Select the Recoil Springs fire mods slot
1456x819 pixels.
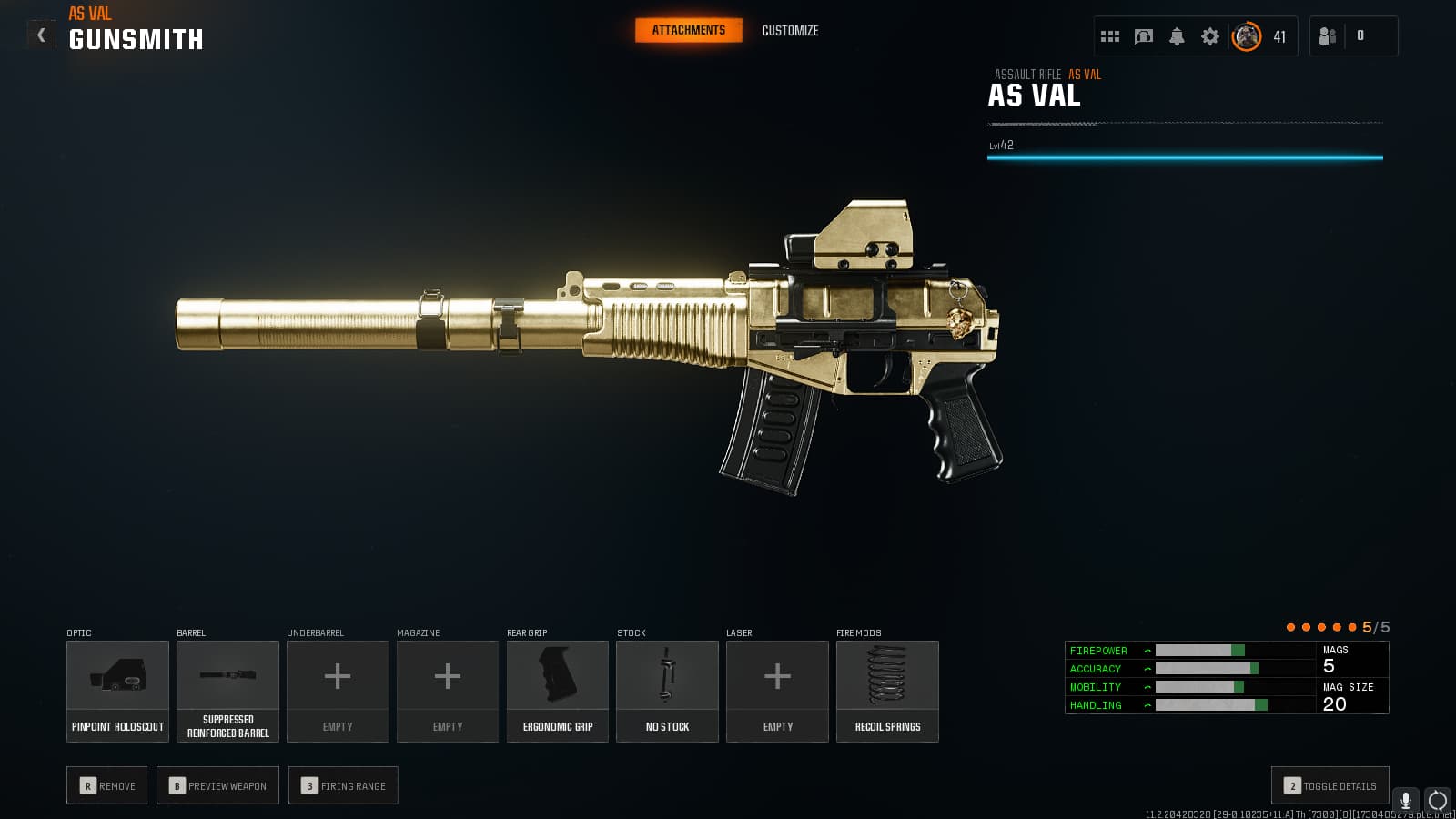pos(887,691)
